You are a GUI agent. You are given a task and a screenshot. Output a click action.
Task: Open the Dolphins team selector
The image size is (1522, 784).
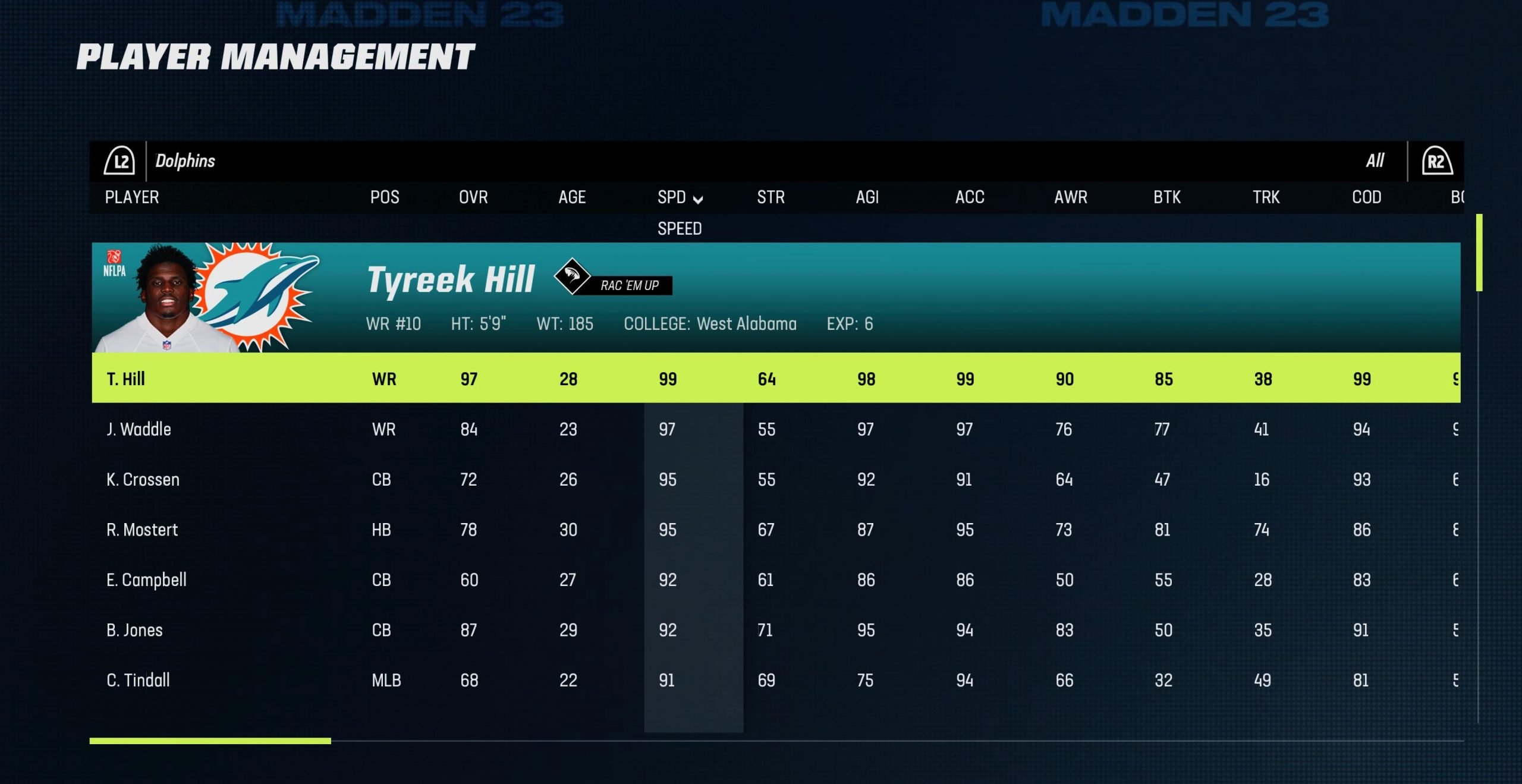point(185,161)
